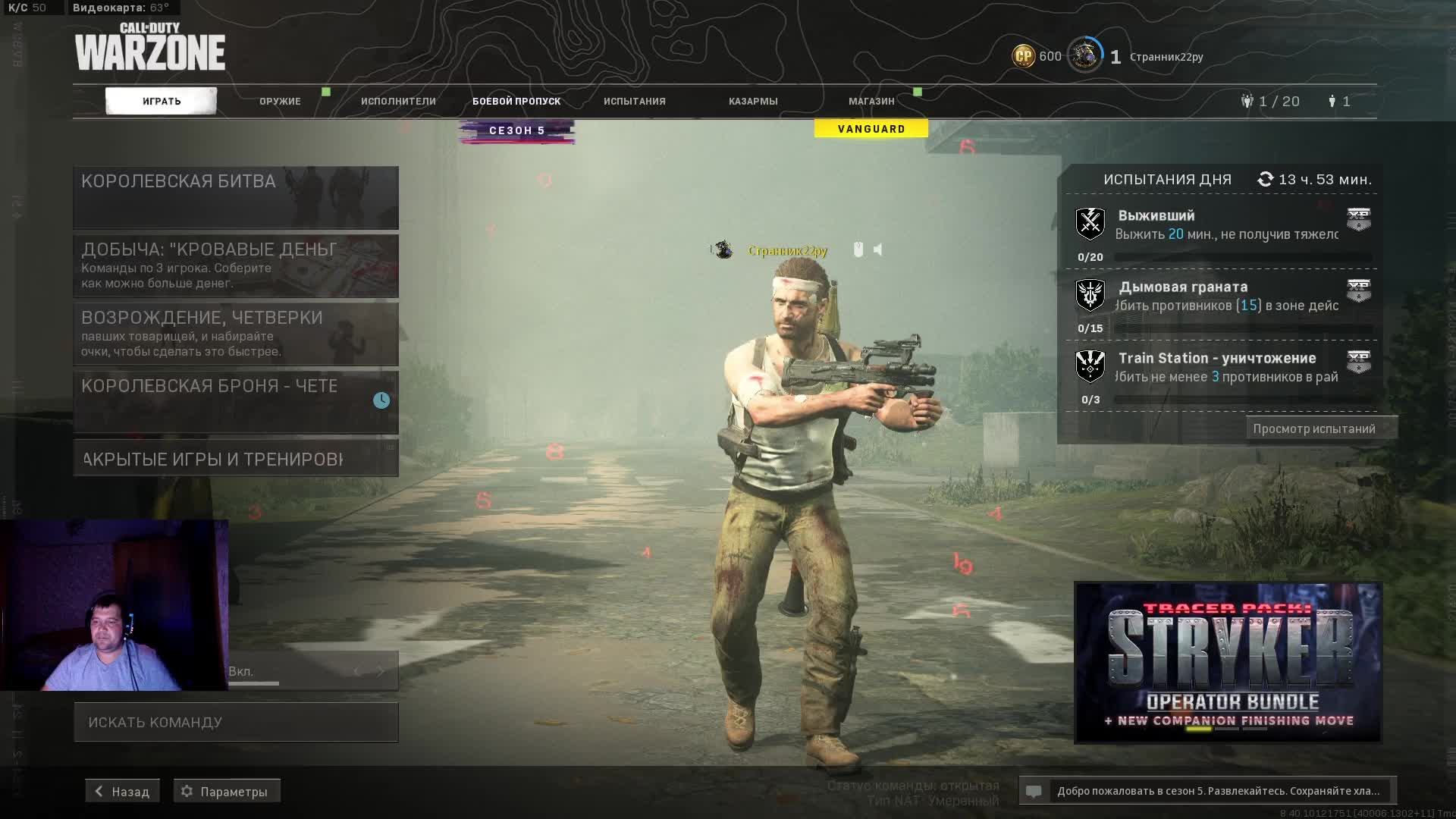Select the КОРОЛЕВСКАЯ БРОНЯ mode
This screenshot has height=819, width=1456.
click(x=236, y=402)
